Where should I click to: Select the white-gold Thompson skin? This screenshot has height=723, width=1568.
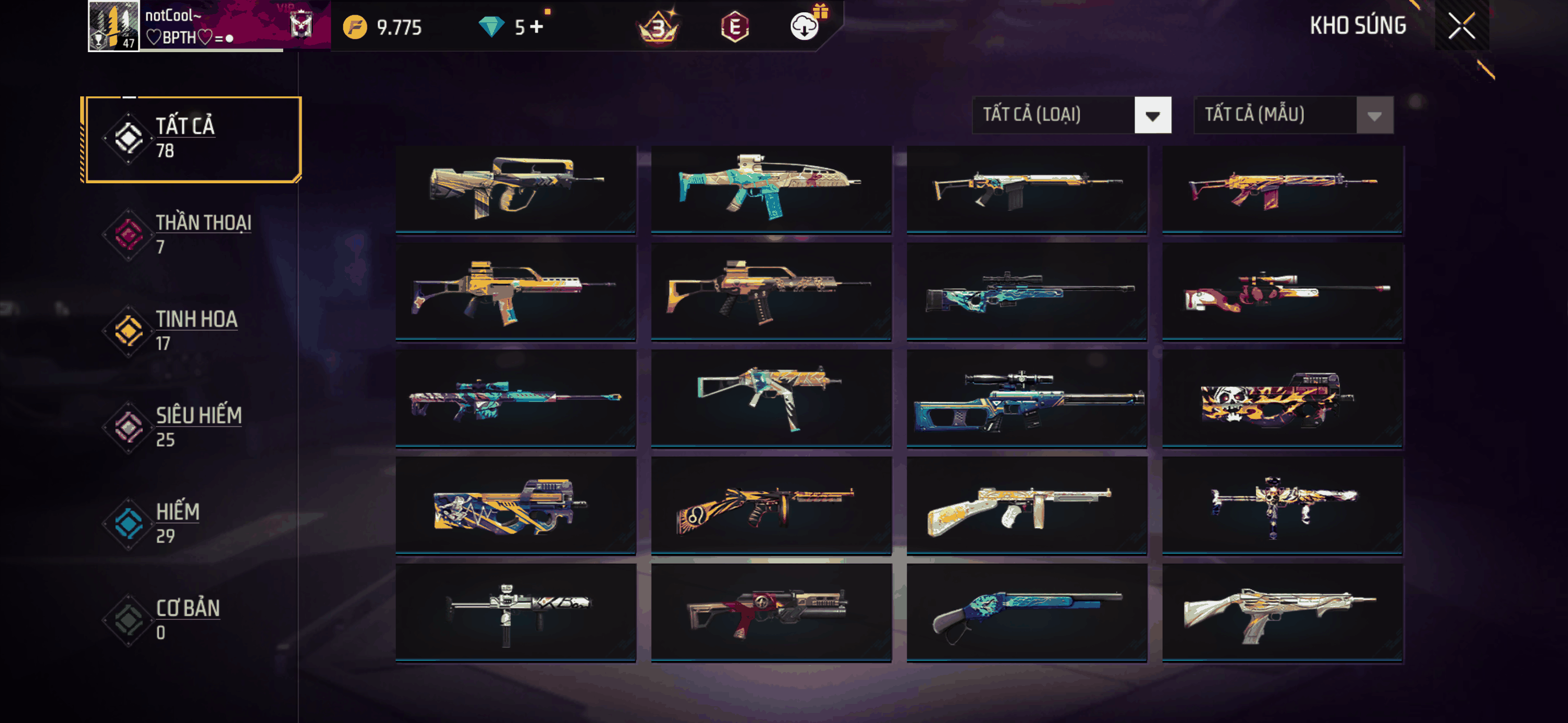click(1026, 505)
